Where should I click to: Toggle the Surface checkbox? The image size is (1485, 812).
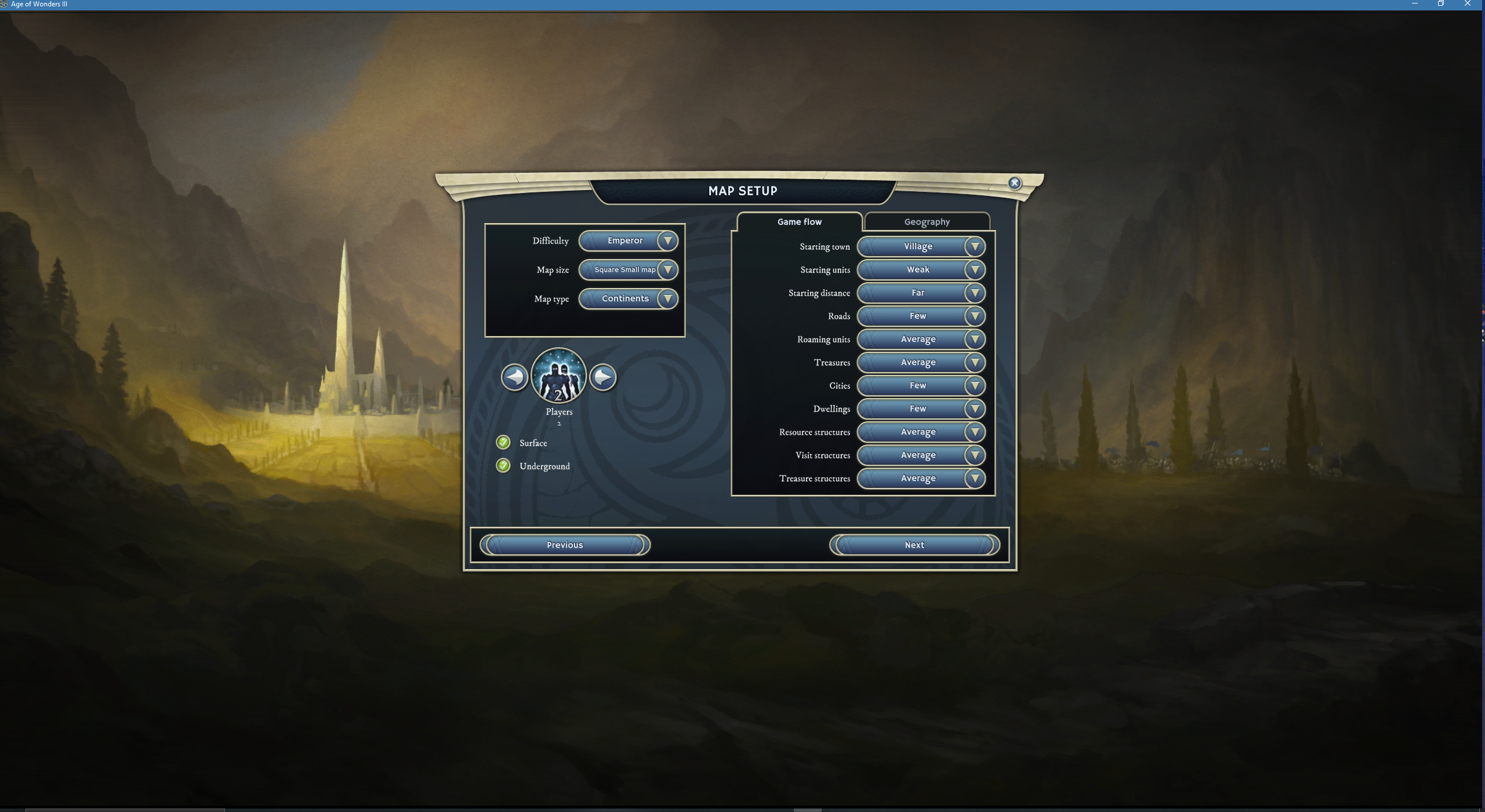pyautogui.click(x=503, y=443)
